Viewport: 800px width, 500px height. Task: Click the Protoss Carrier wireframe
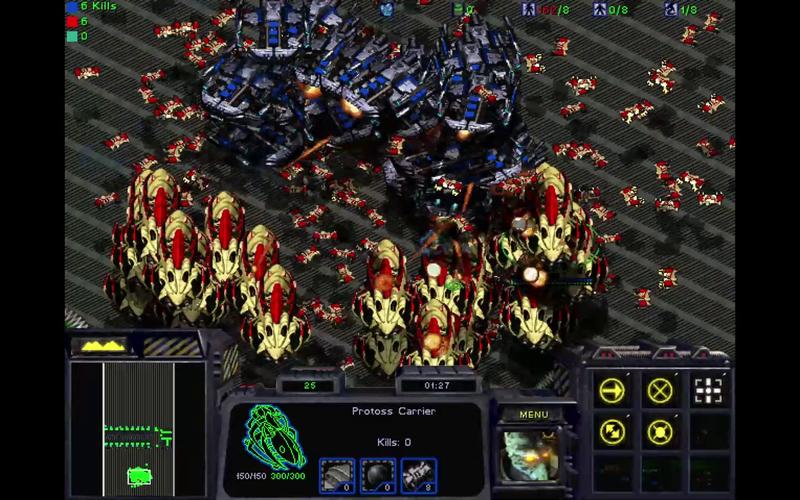[x=276, y=436]
